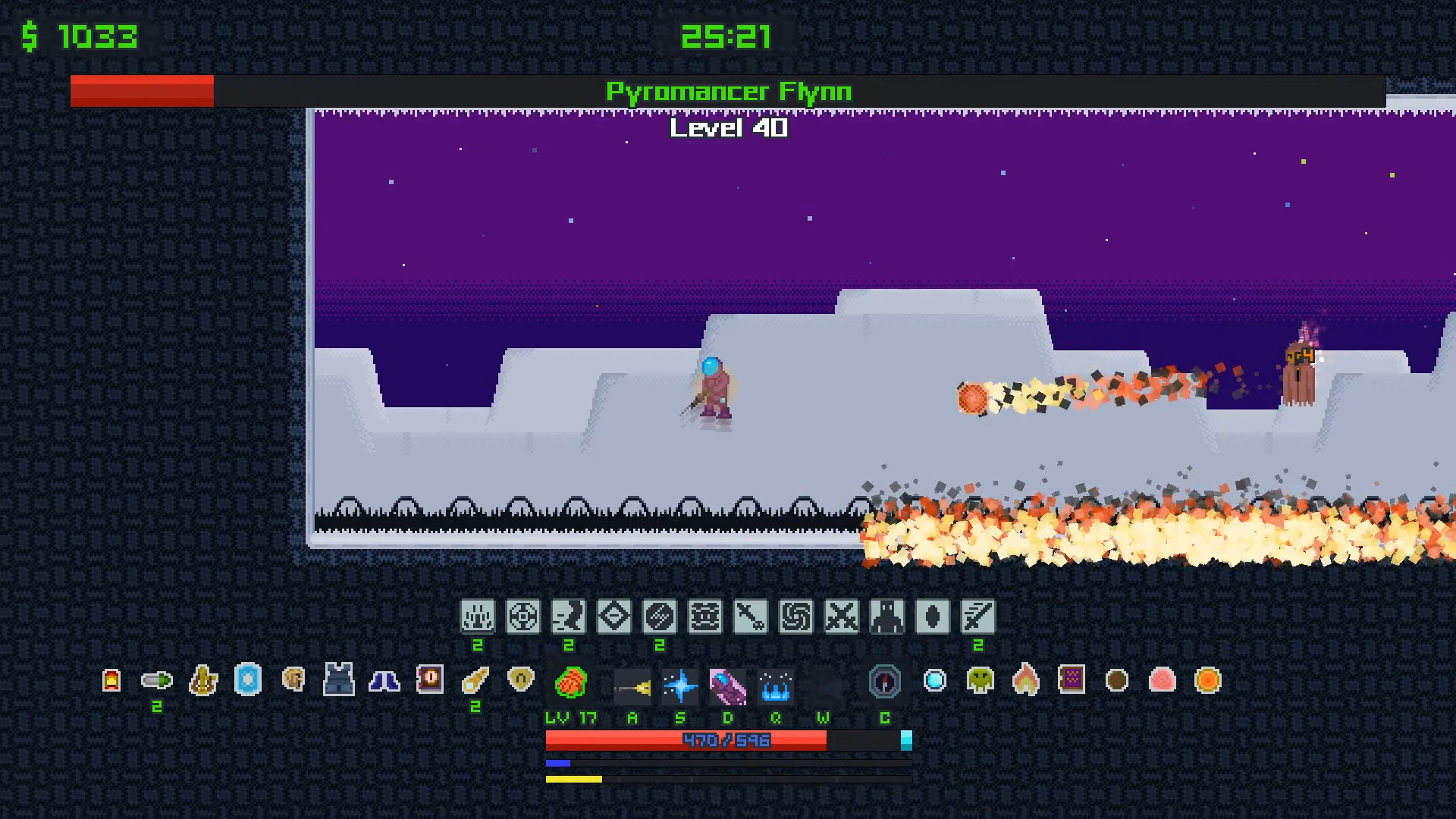Click the purple spell book item
Viewport: 1456px width, 819px height.
[x=1070, y=681]
